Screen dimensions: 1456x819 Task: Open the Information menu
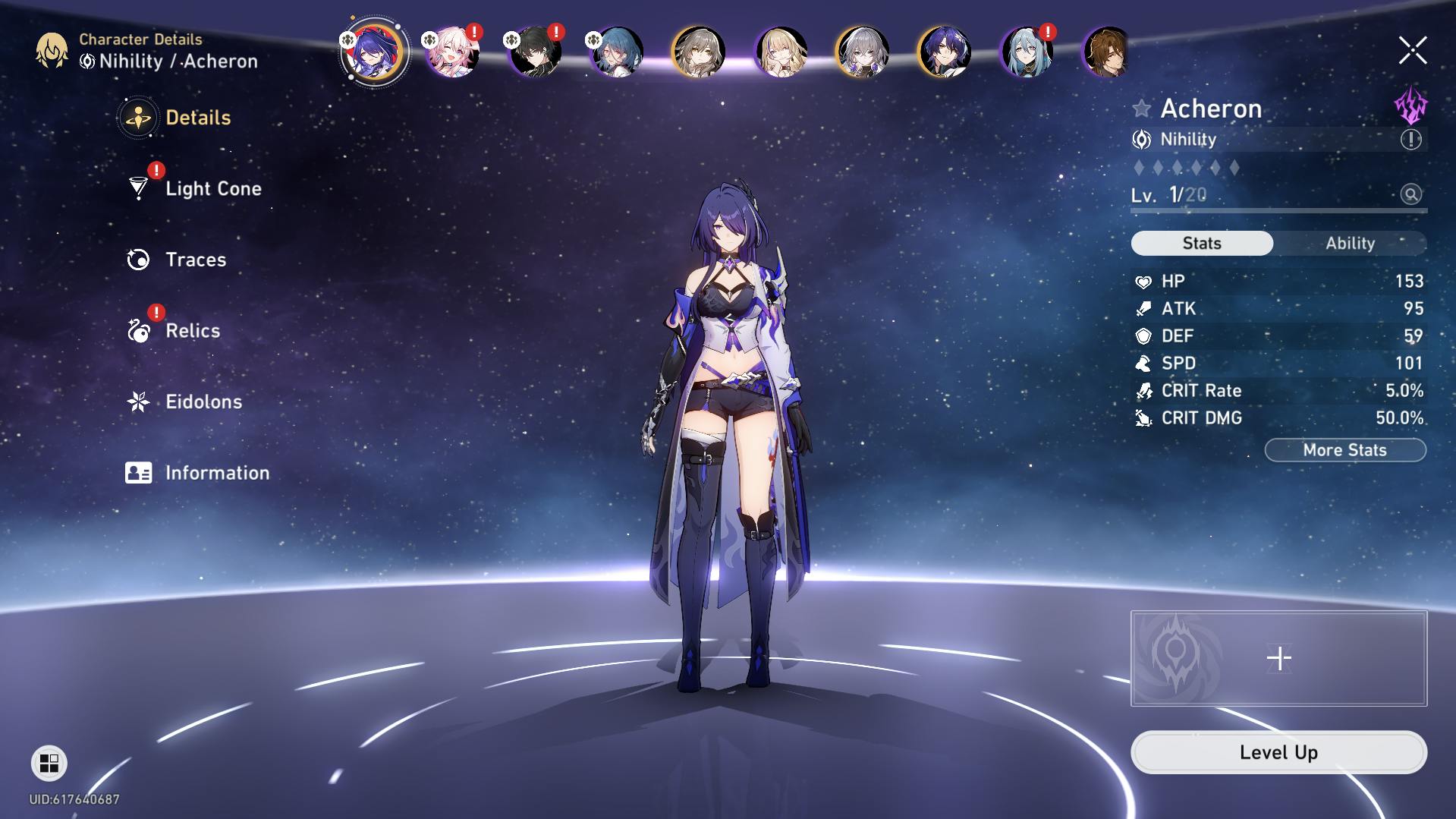[216, 473]
